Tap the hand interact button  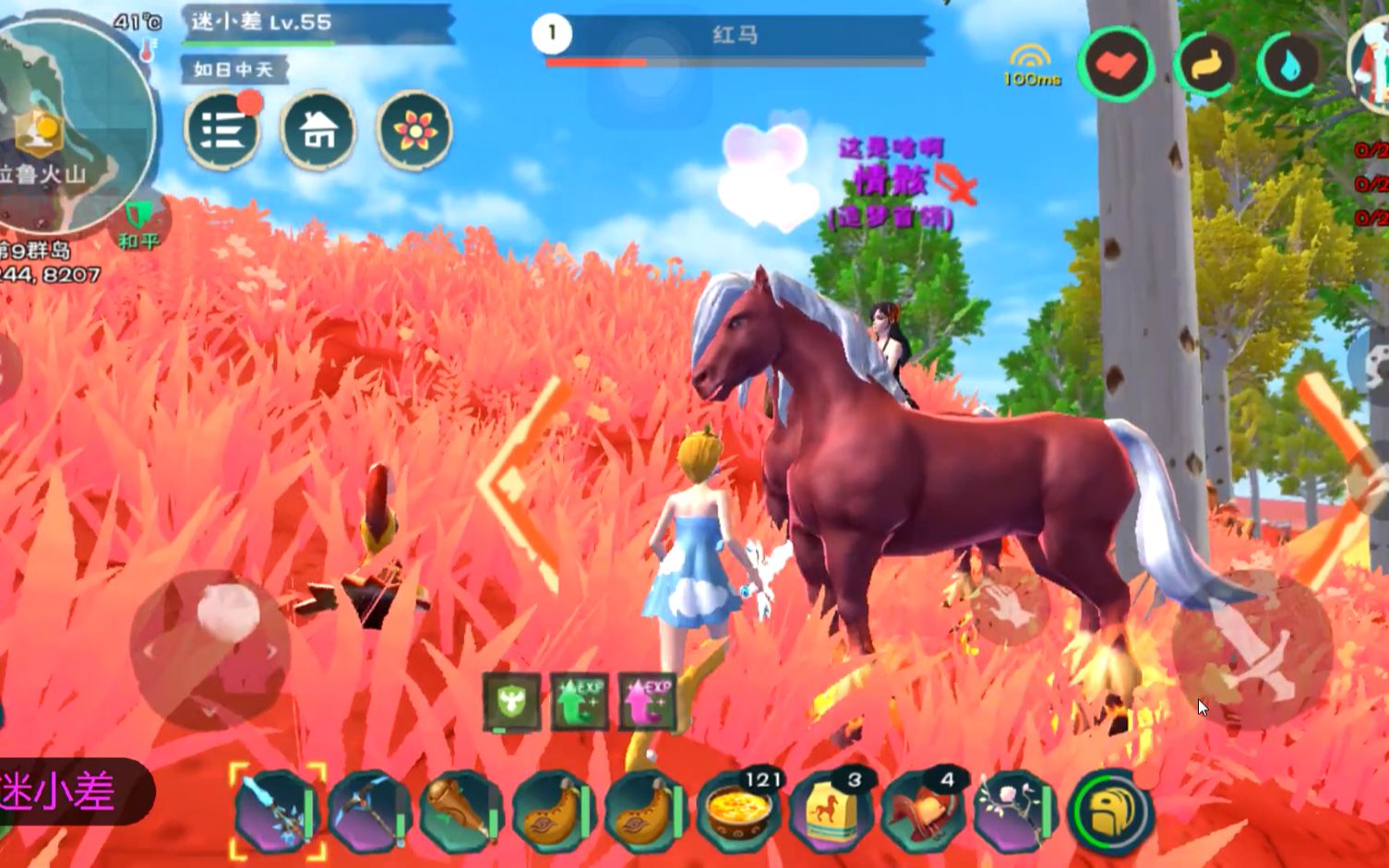coord(1011,606)
